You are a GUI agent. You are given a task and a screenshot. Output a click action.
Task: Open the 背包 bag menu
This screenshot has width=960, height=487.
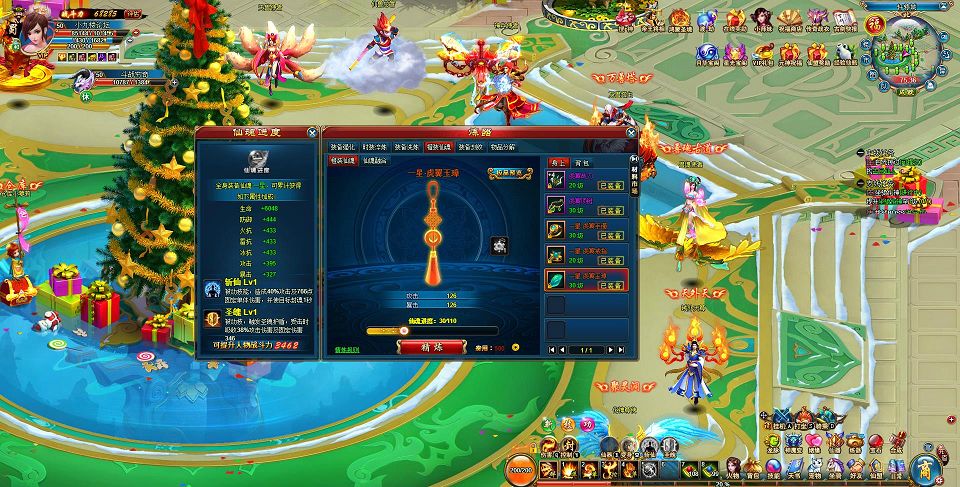tap(752, 467)
